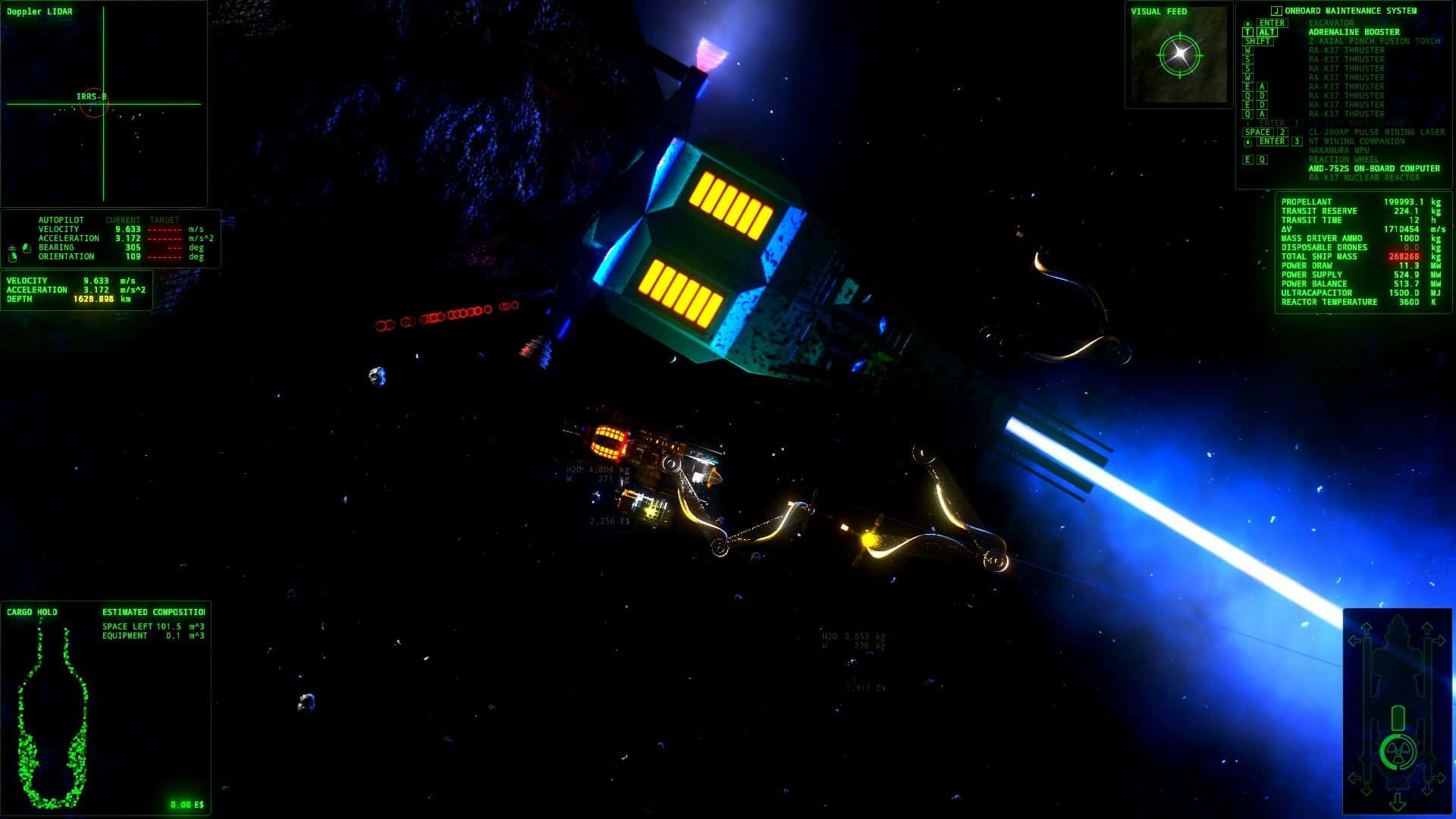This screenshot has width=1456, height=819.
Task: Click the radioactive reactor icon on ship schematic
Action: pos(1398,751)
